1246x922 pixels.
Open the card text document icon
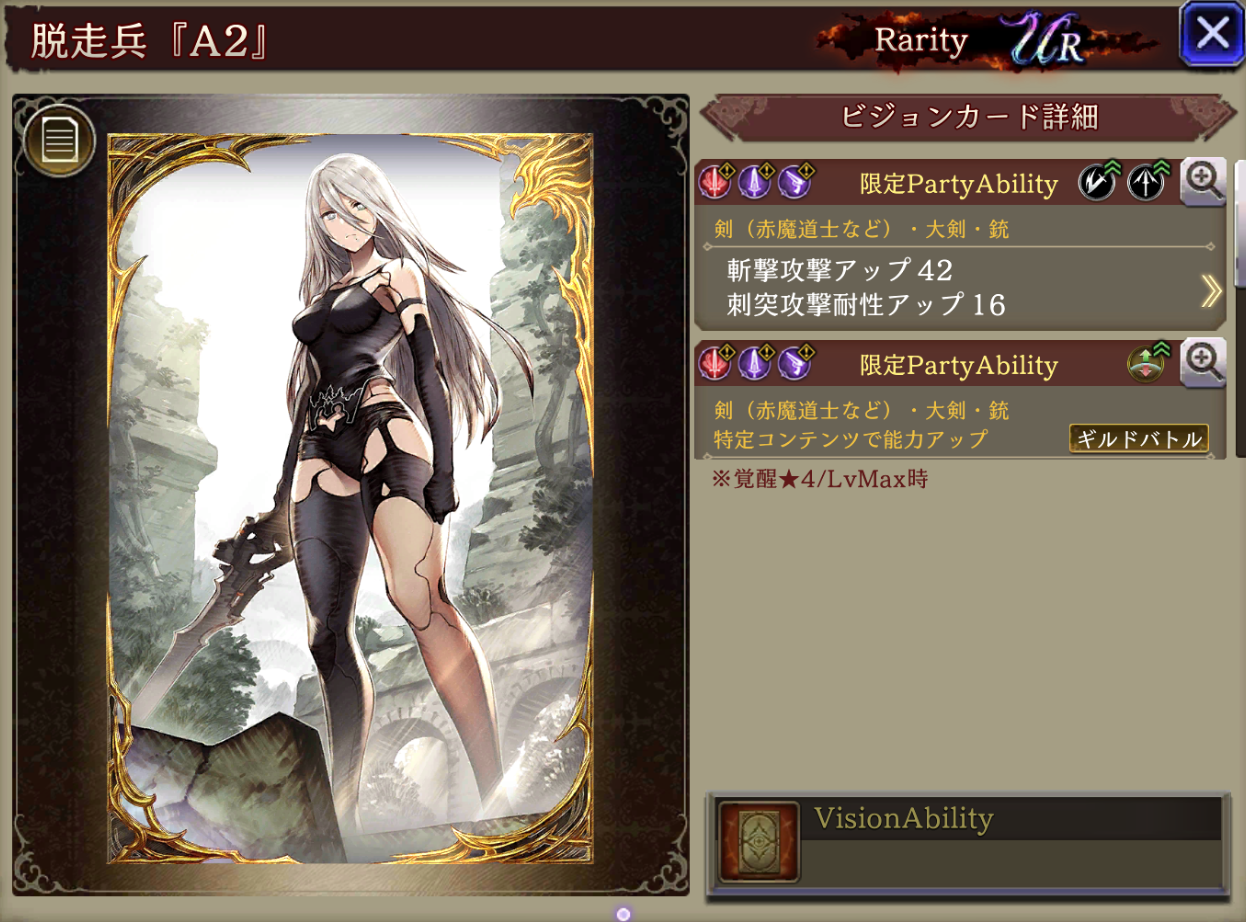(59, 141)
